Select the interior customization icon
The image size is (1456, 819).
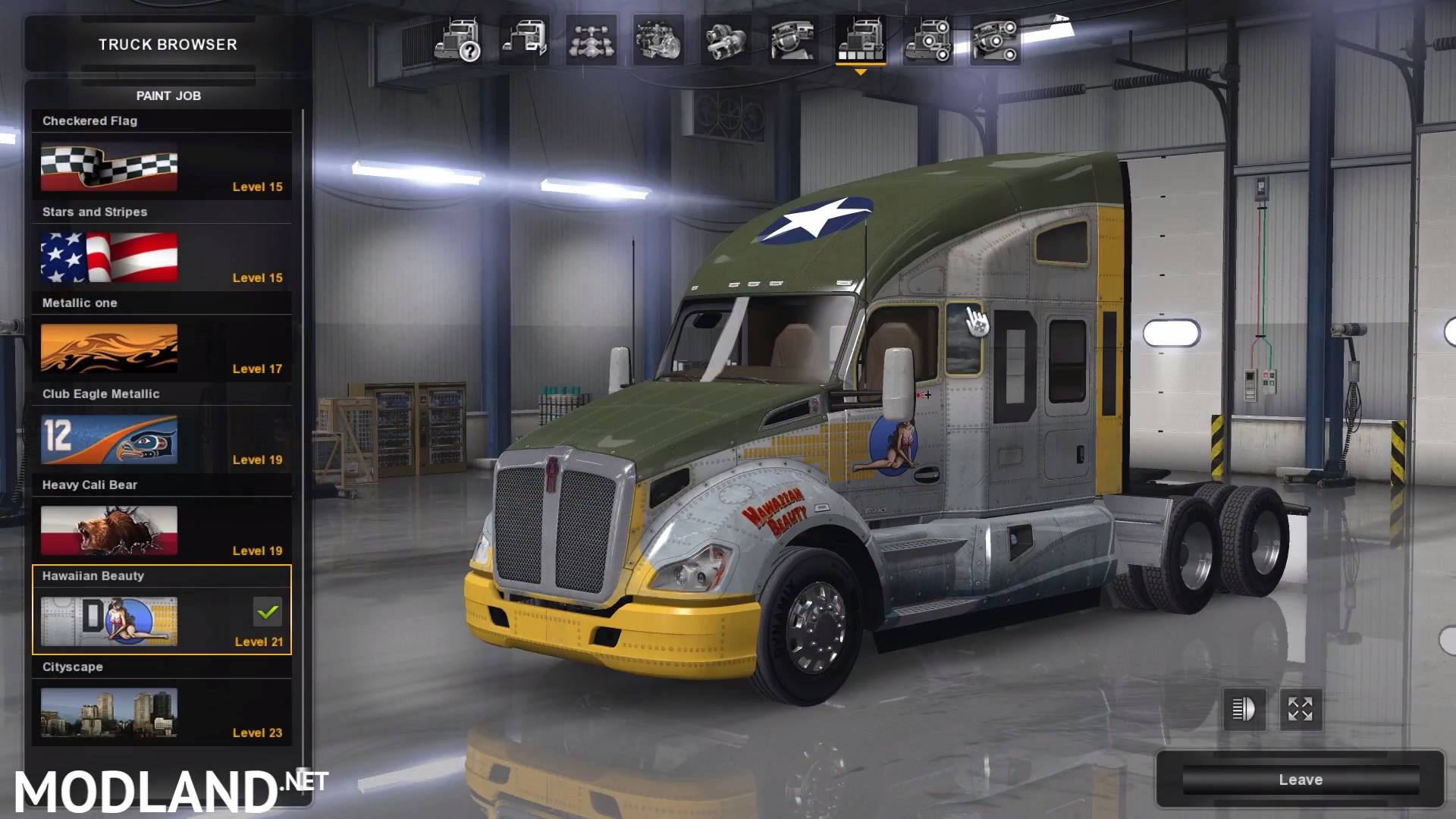coord(792,42)
